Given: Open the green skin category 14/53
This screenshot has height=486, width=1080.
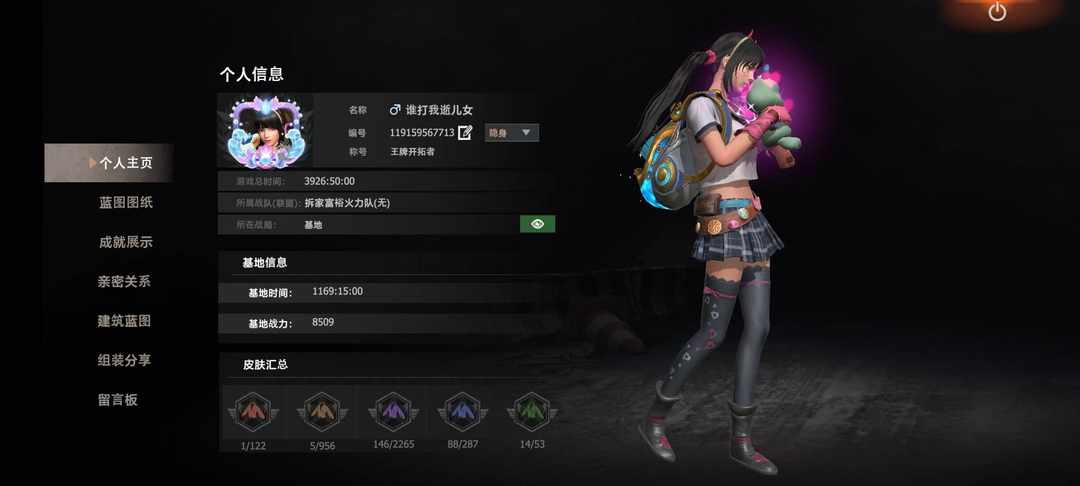Looking at the screenshot, I should [533, 413].
